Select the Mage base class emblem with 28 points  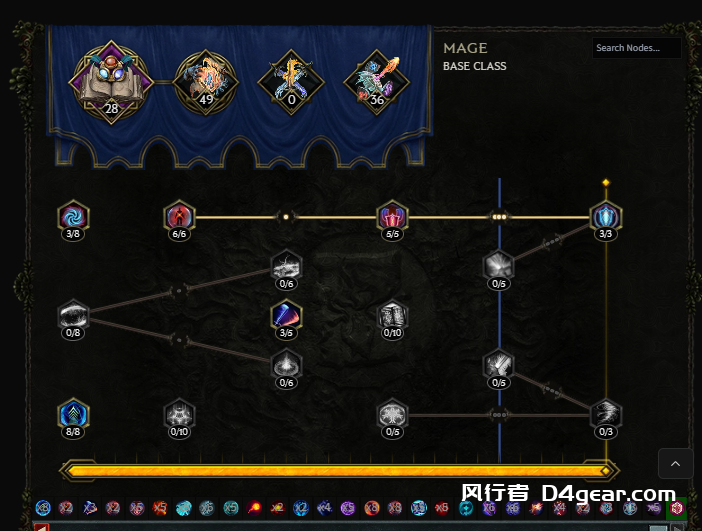[x=110, y=82]
